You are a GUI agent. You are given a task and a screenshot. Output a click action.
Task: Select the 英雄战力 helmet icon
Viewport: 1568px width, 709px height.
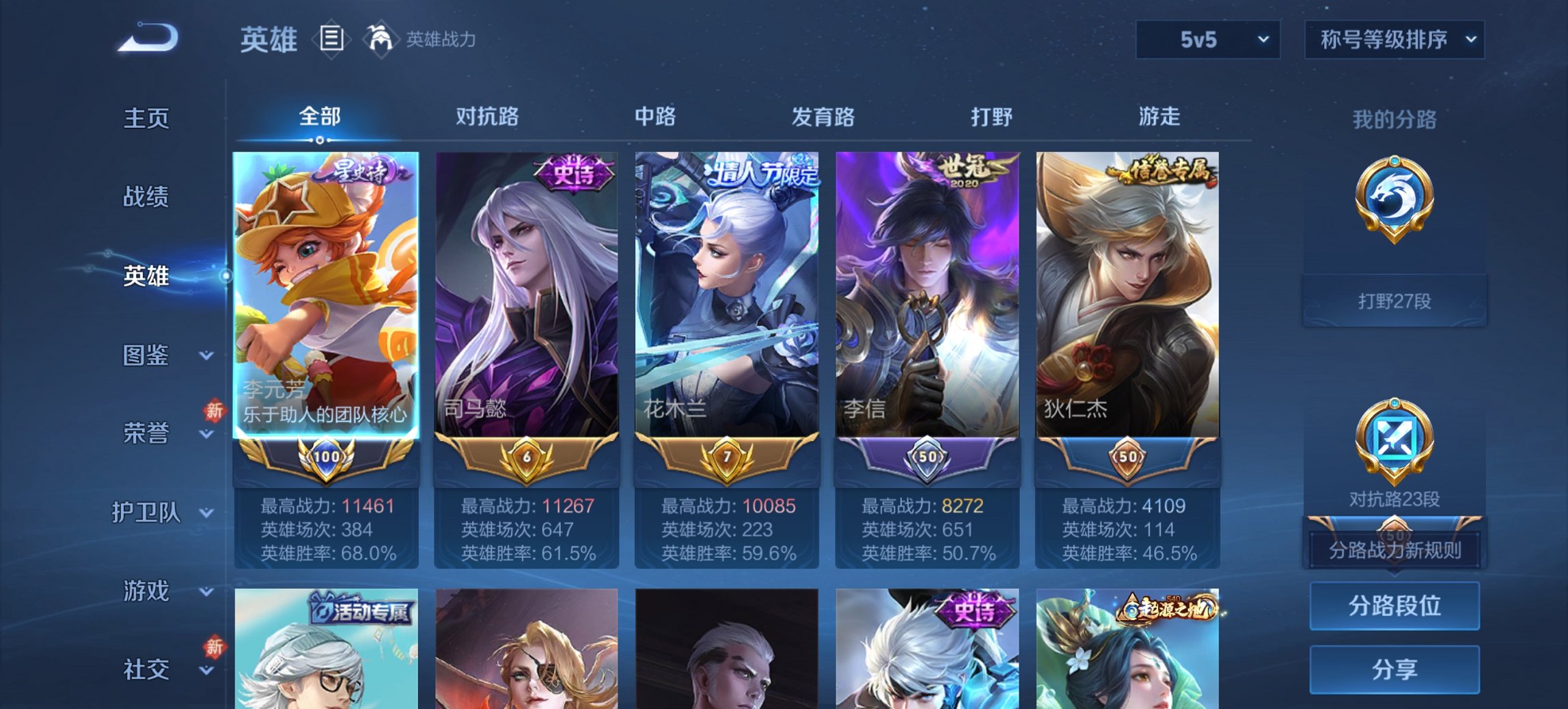coord(382,39)
